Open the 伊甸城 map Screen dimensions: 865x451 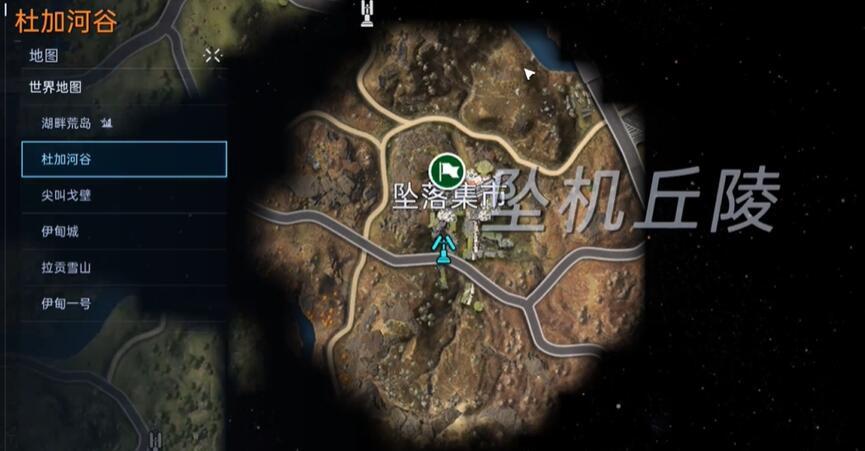coord(60,231)
